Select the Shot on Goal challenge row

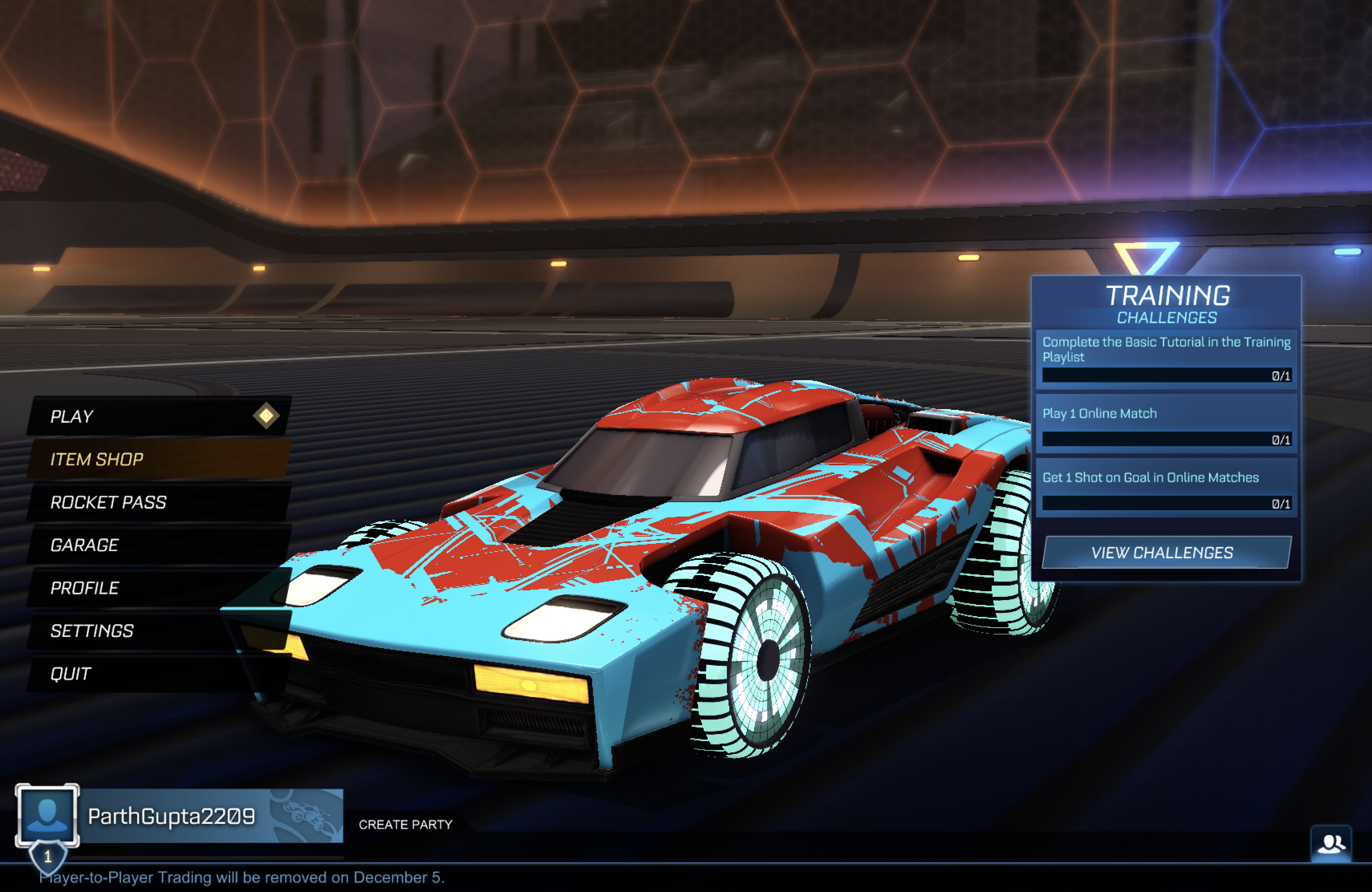1166,487
